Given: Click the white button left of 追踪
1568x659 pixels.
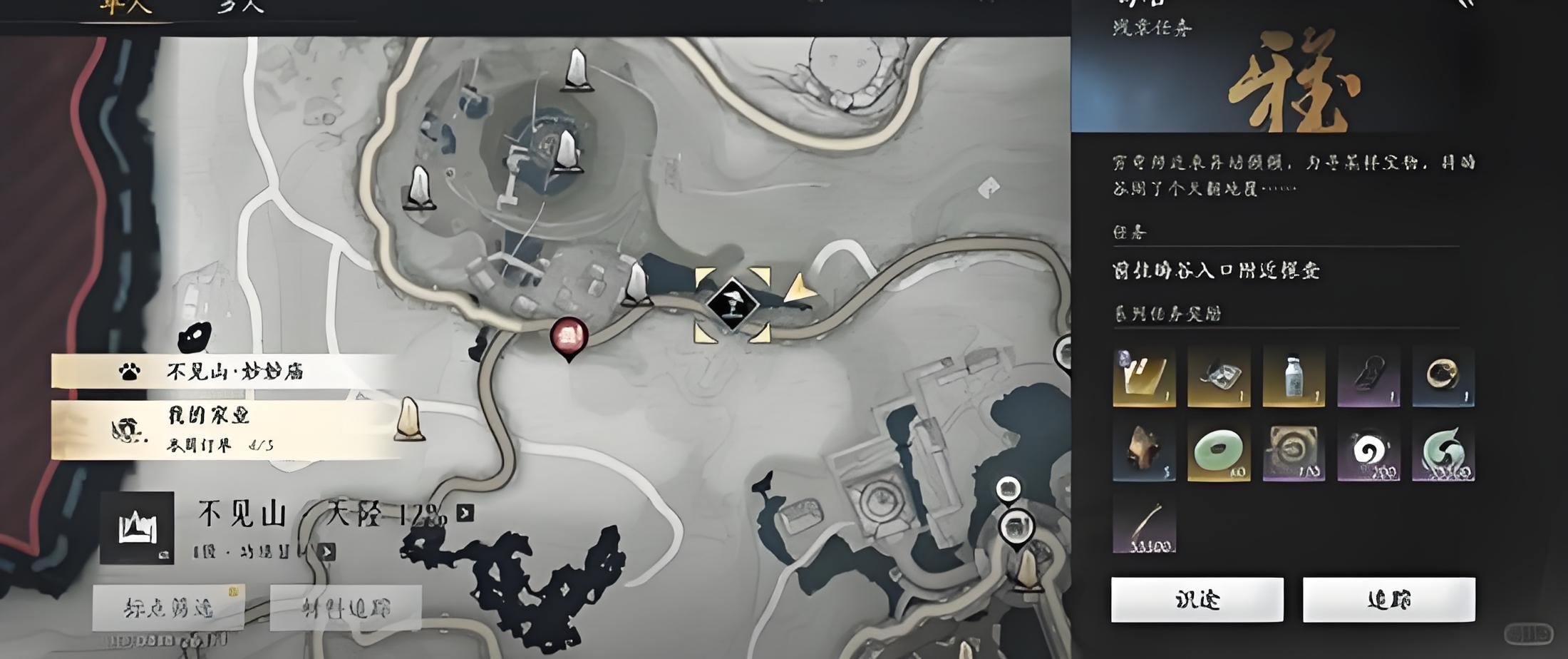Looking at the screenshot, I should [1197, 600].
